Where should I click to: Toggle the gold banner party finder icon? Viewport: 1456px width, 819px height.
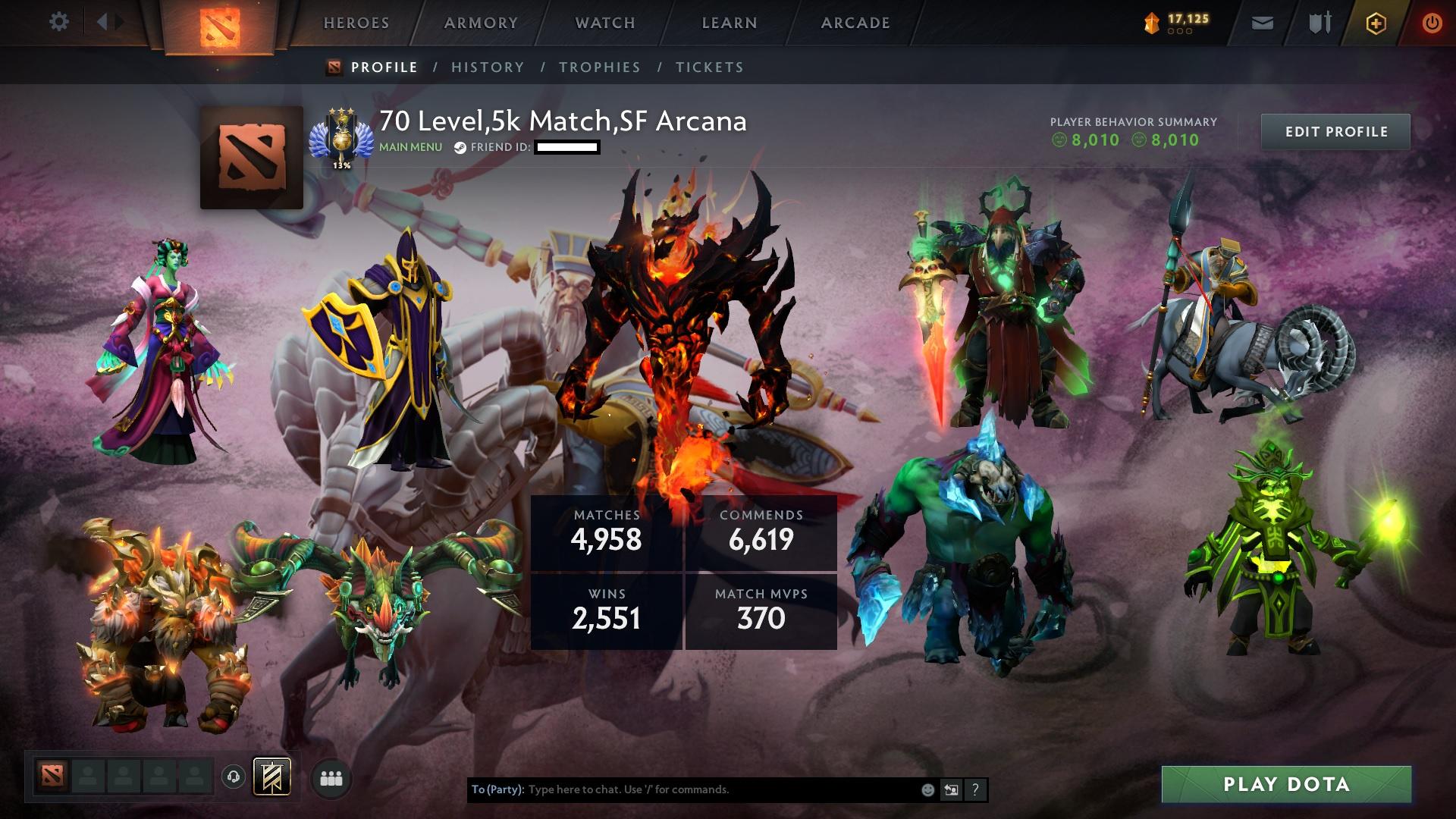pos(271,777)
